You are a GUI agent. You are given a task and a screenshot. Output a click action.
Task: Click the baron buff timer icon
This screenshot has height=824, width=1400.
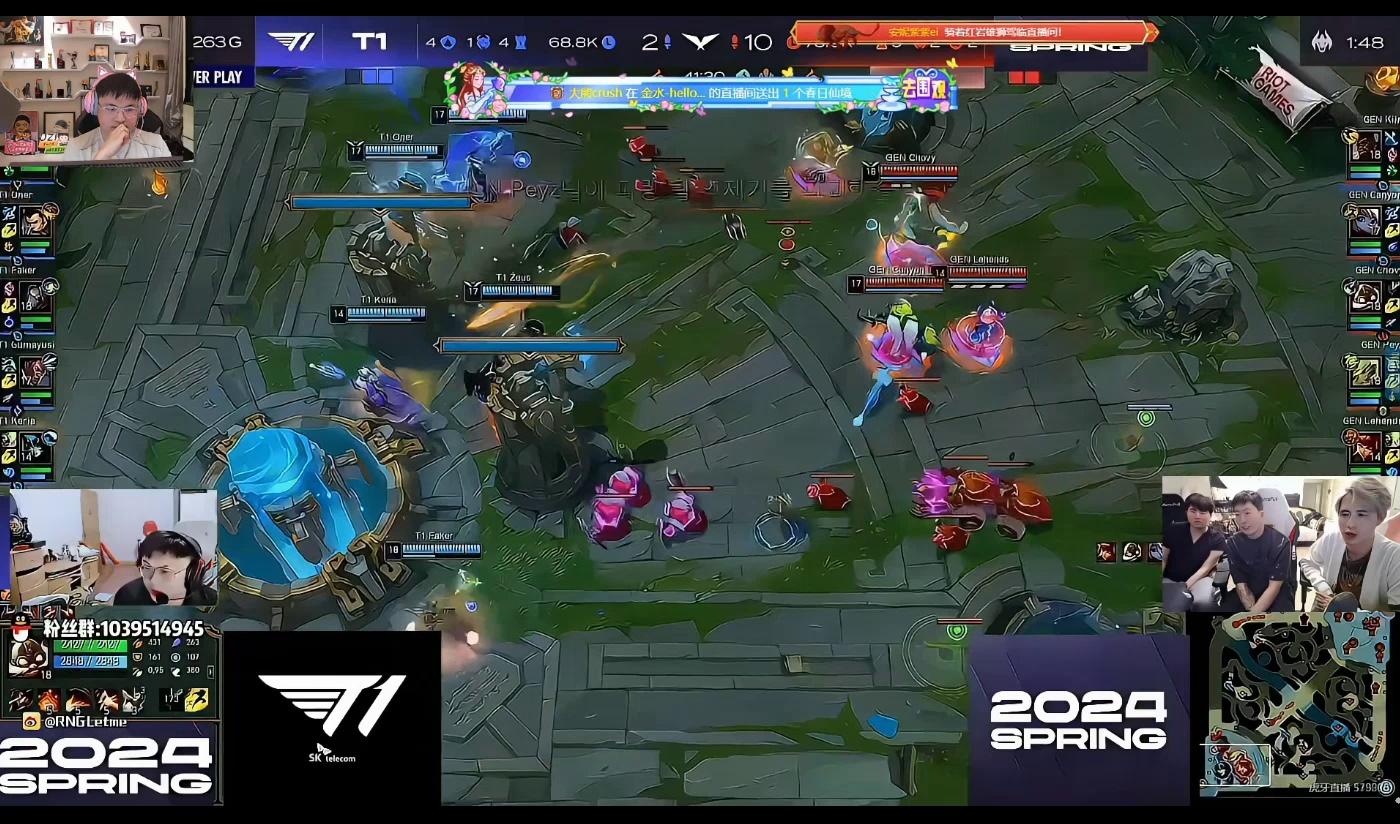[x=1322, y=42]
